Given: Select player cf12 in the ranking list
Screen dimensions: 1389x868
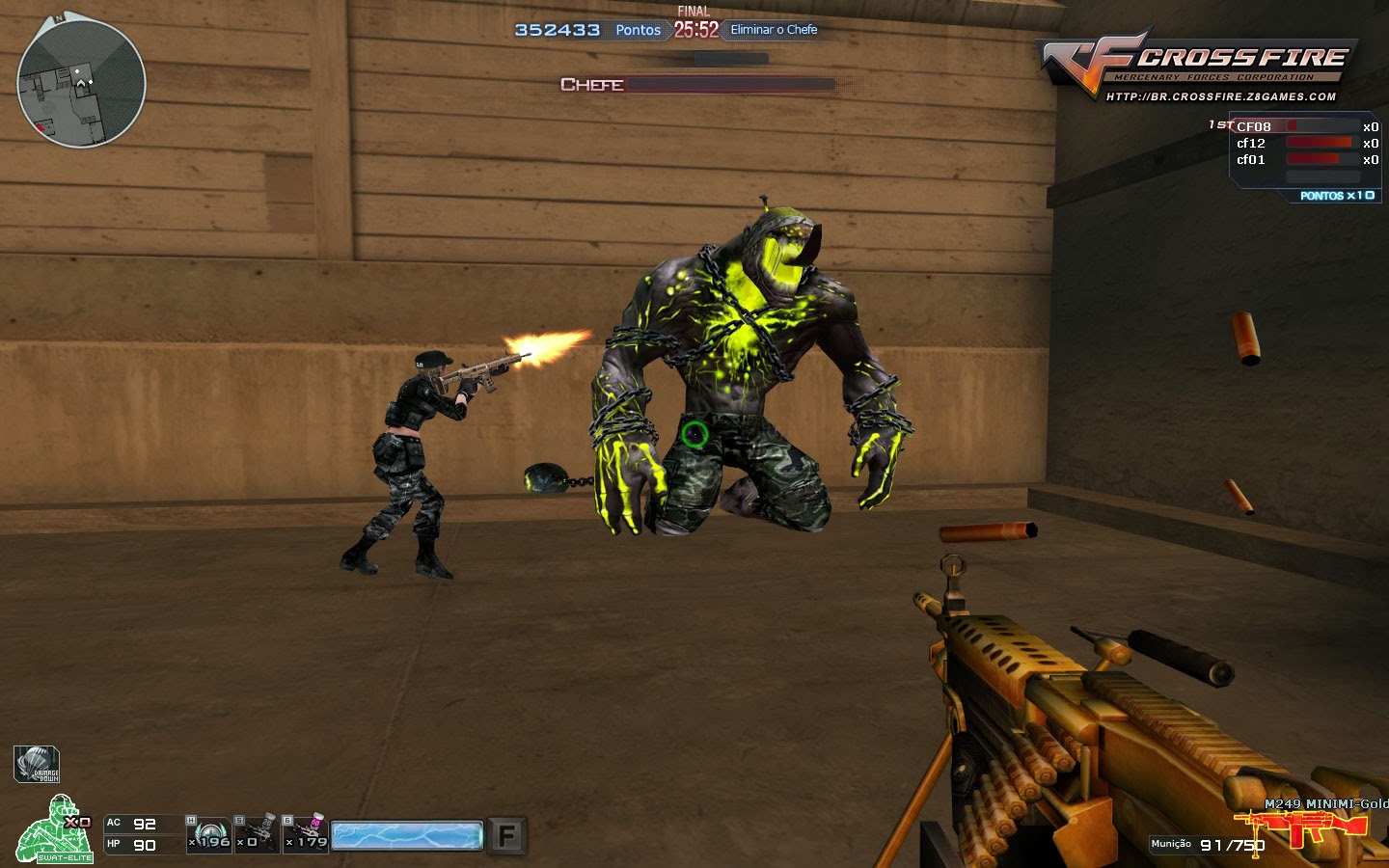Looking at the screenshot, I should (1249, 143).
